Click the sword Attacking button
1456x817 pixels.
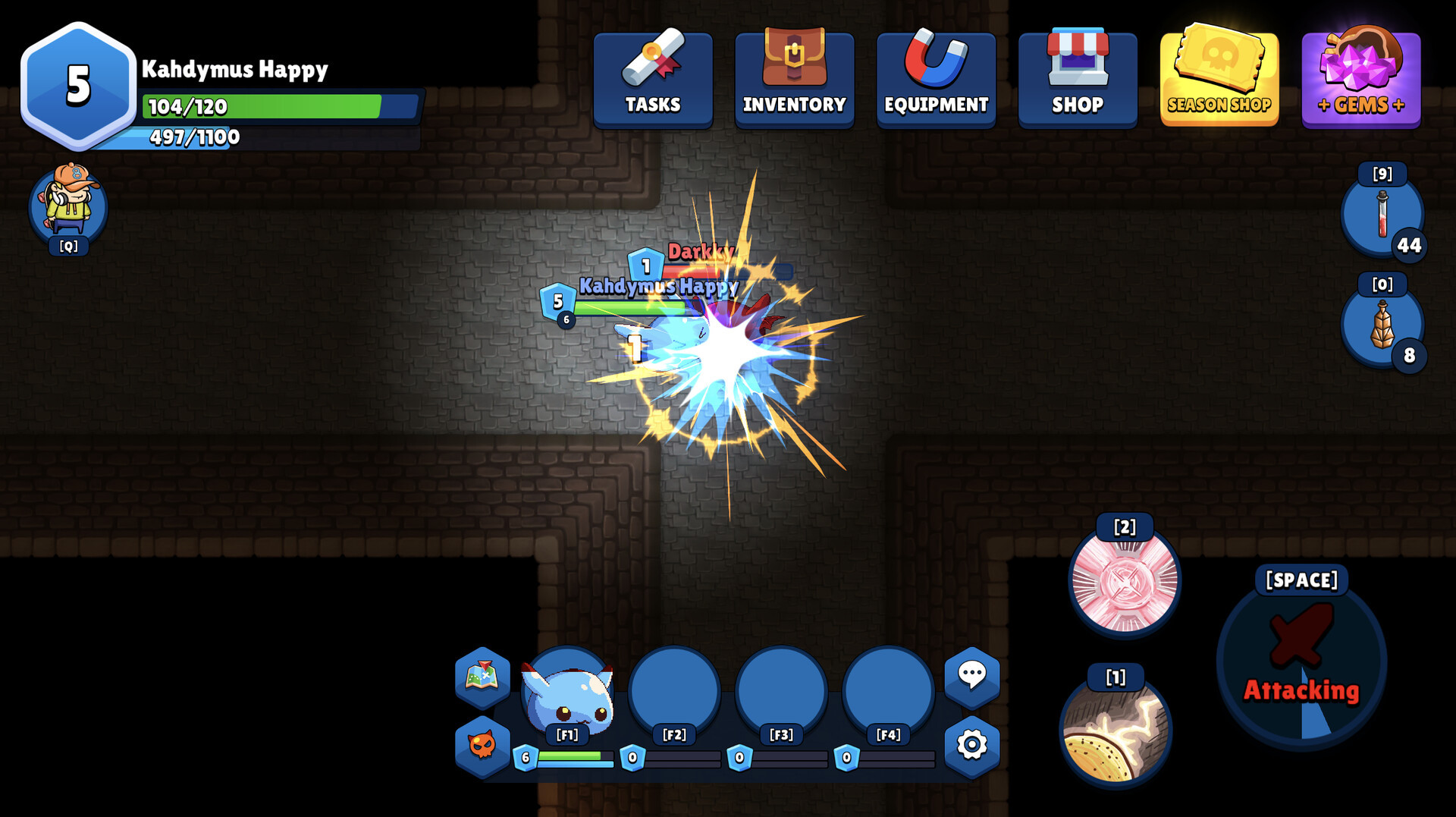pyautogui.click(x=1301, y=661)
